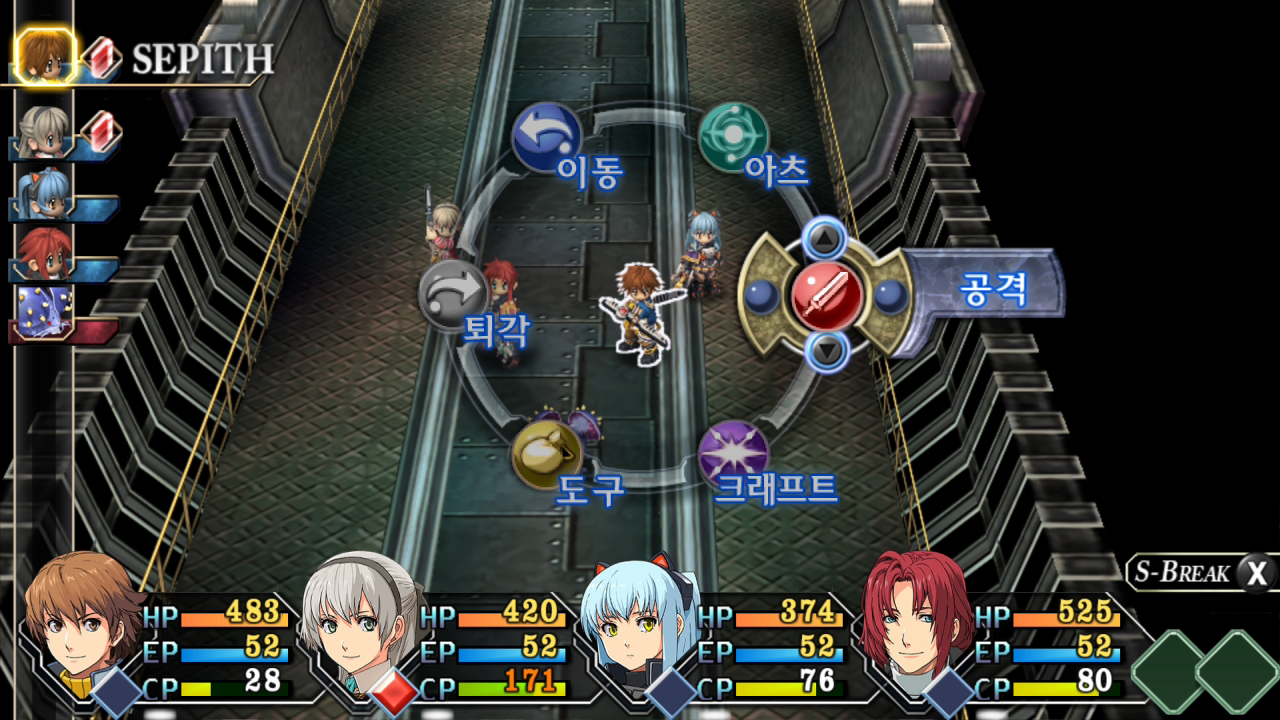Image resolution: width=1280 pixels, height=720 pixels.
Task: Click the up arrow on the command ring
Action: click(x=825, y=238)
